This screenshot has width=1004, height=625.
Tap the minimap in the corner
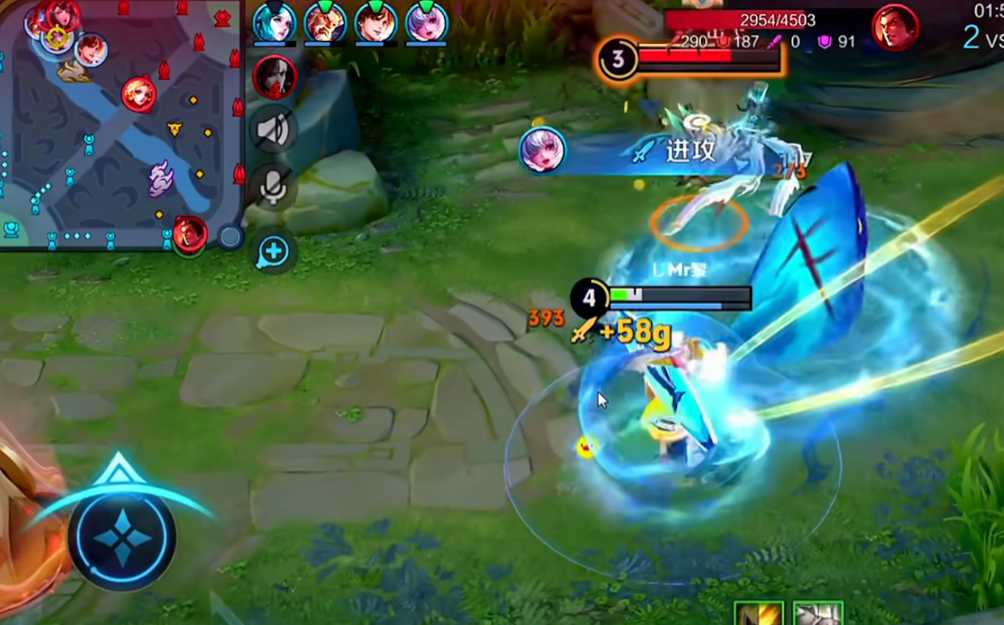120,123
